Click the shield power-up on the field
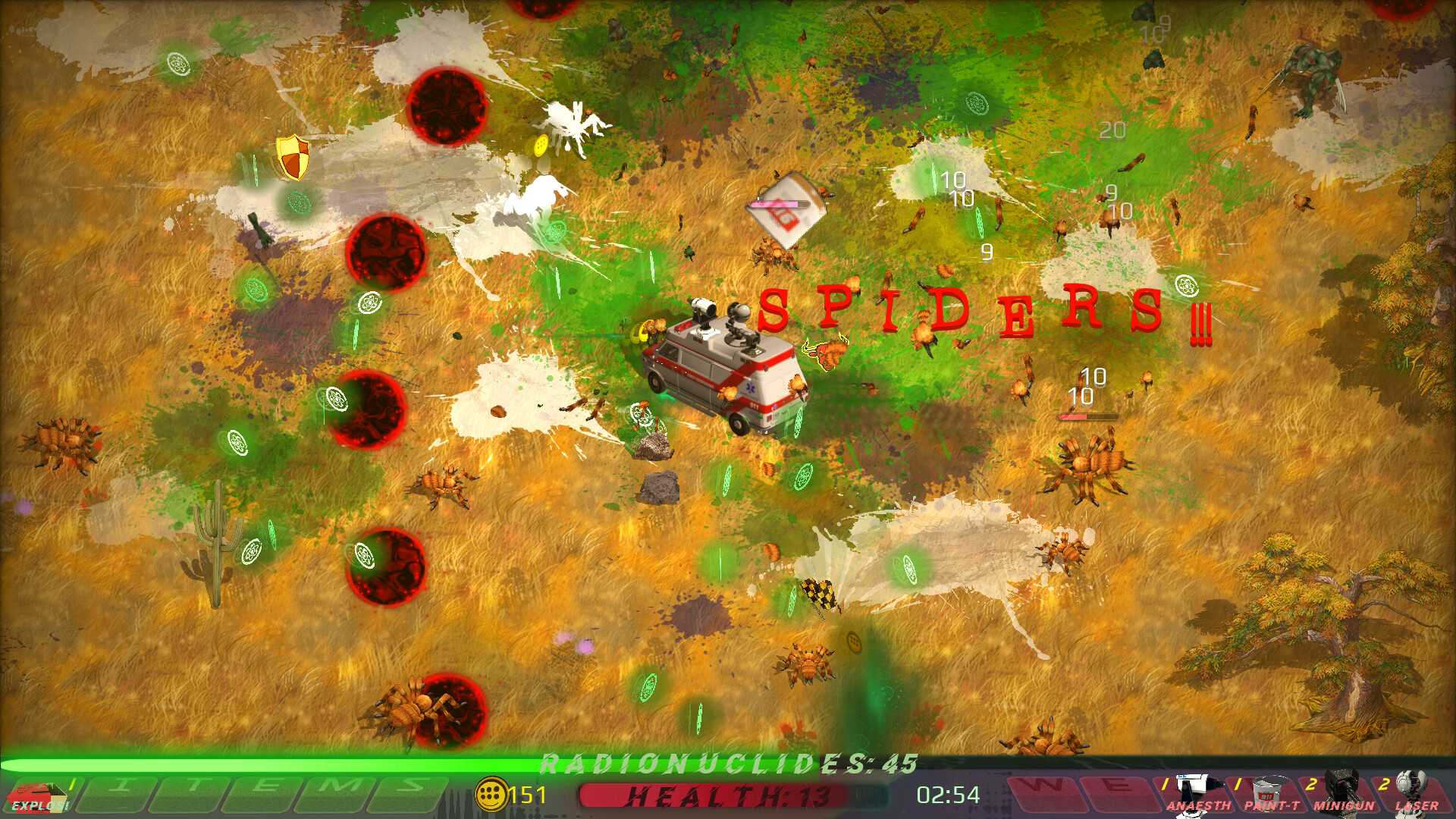This screenshot has height=819, width=1456. point(290,156)
